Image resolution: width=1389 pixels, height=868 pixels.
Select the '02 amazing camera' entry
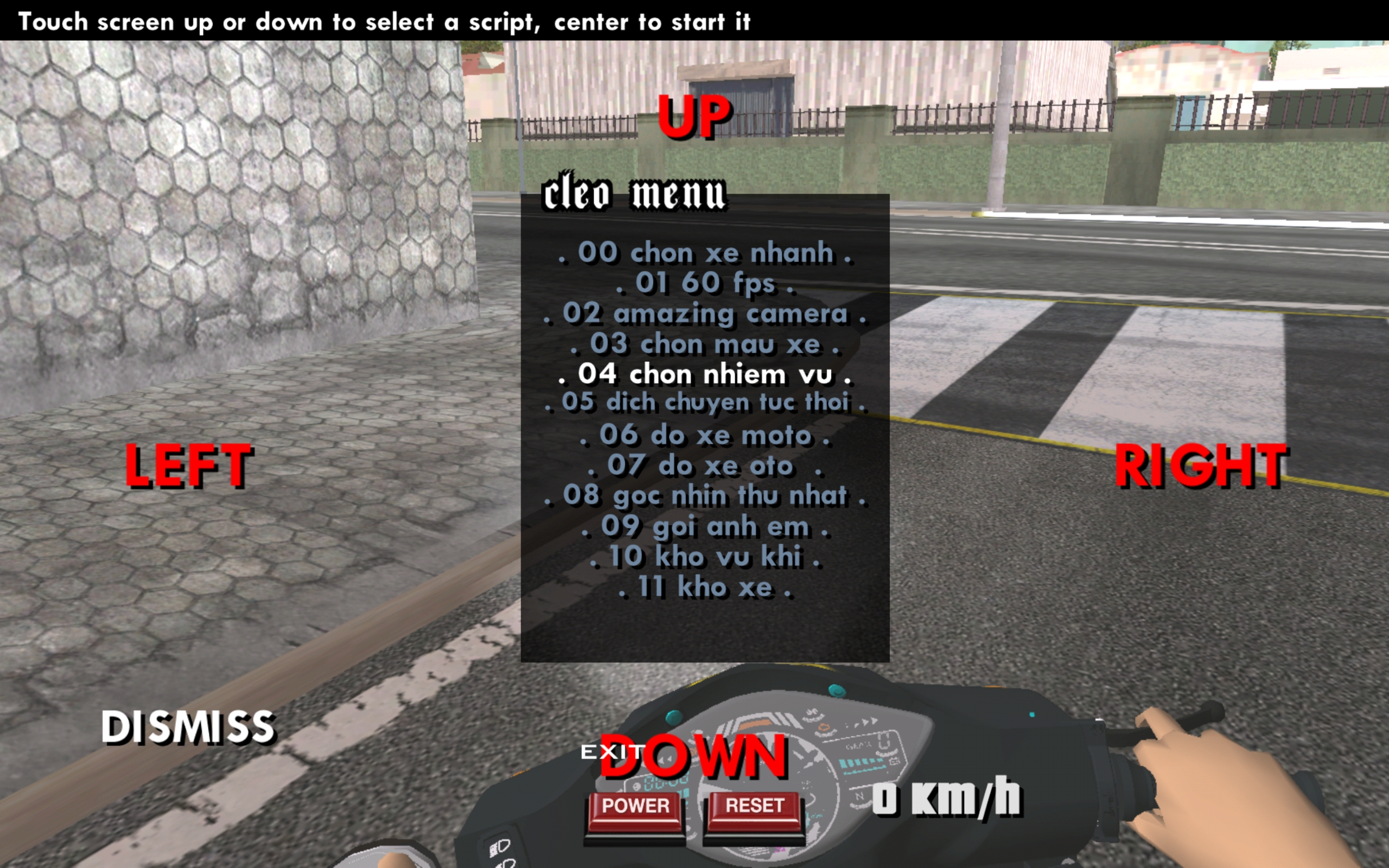[x=705, y=314]
